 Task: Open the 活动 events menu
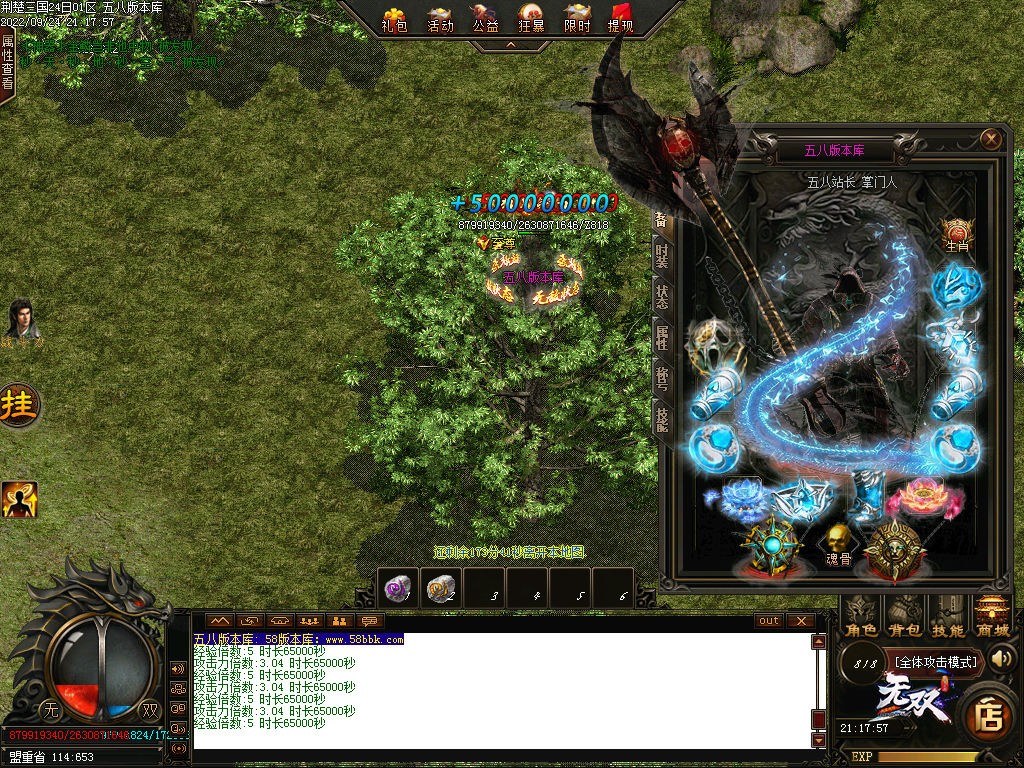[440, 19]
